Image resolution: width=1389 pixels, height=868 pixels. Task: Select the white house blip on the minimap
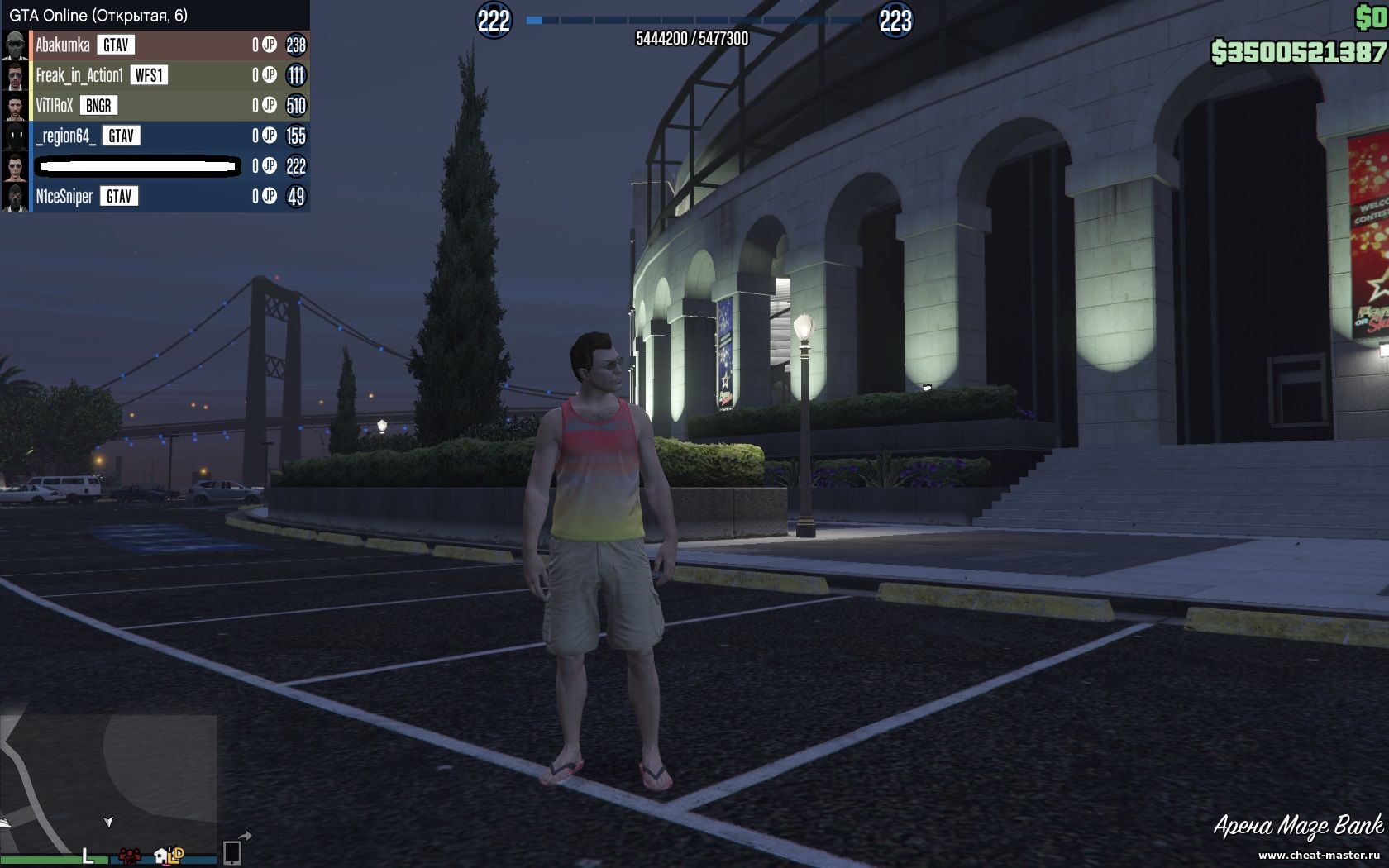pos(160,856)
